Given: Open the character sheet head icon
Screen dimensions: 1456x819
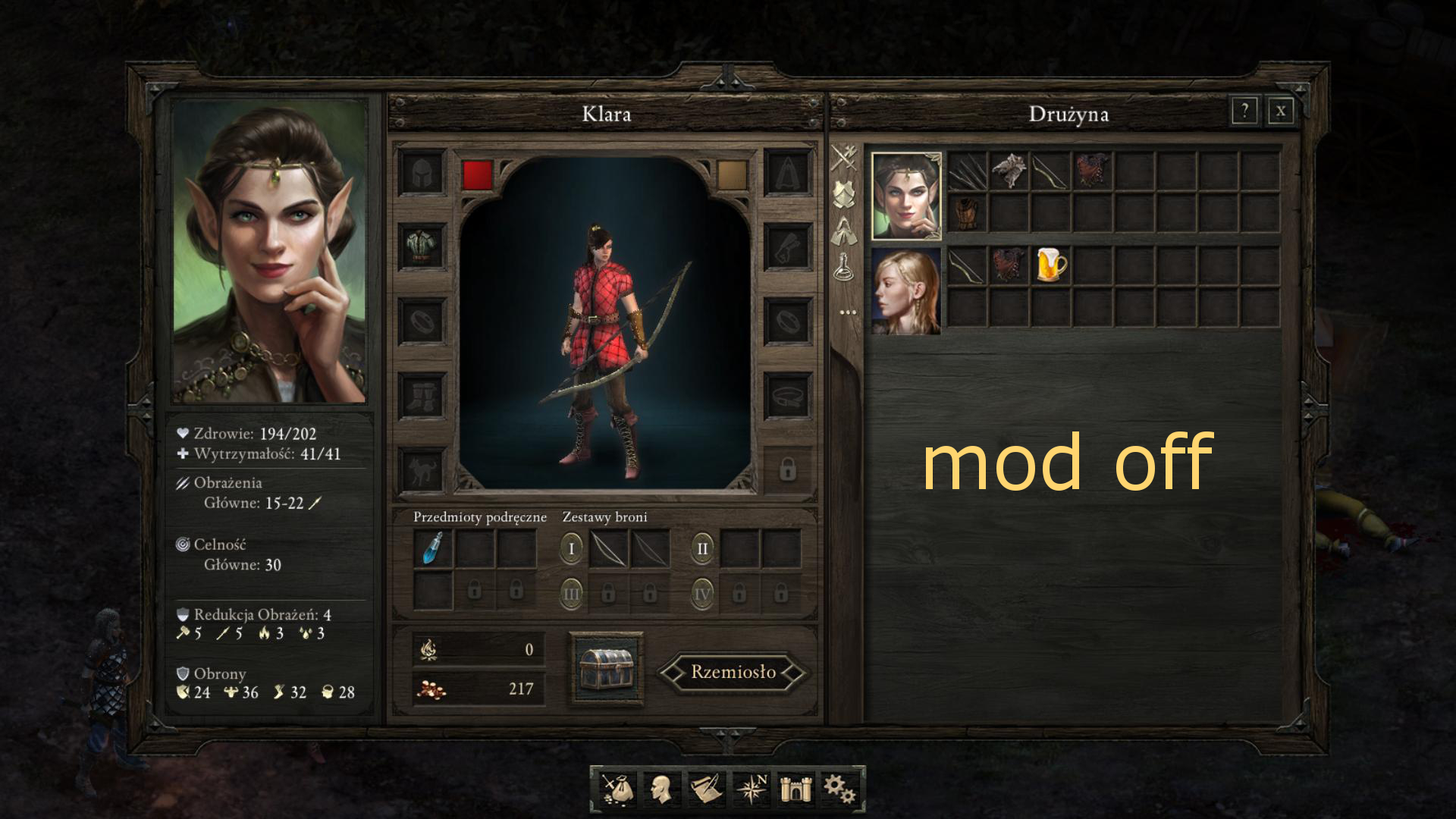Looking at the screenshot, I should [661, 789].
